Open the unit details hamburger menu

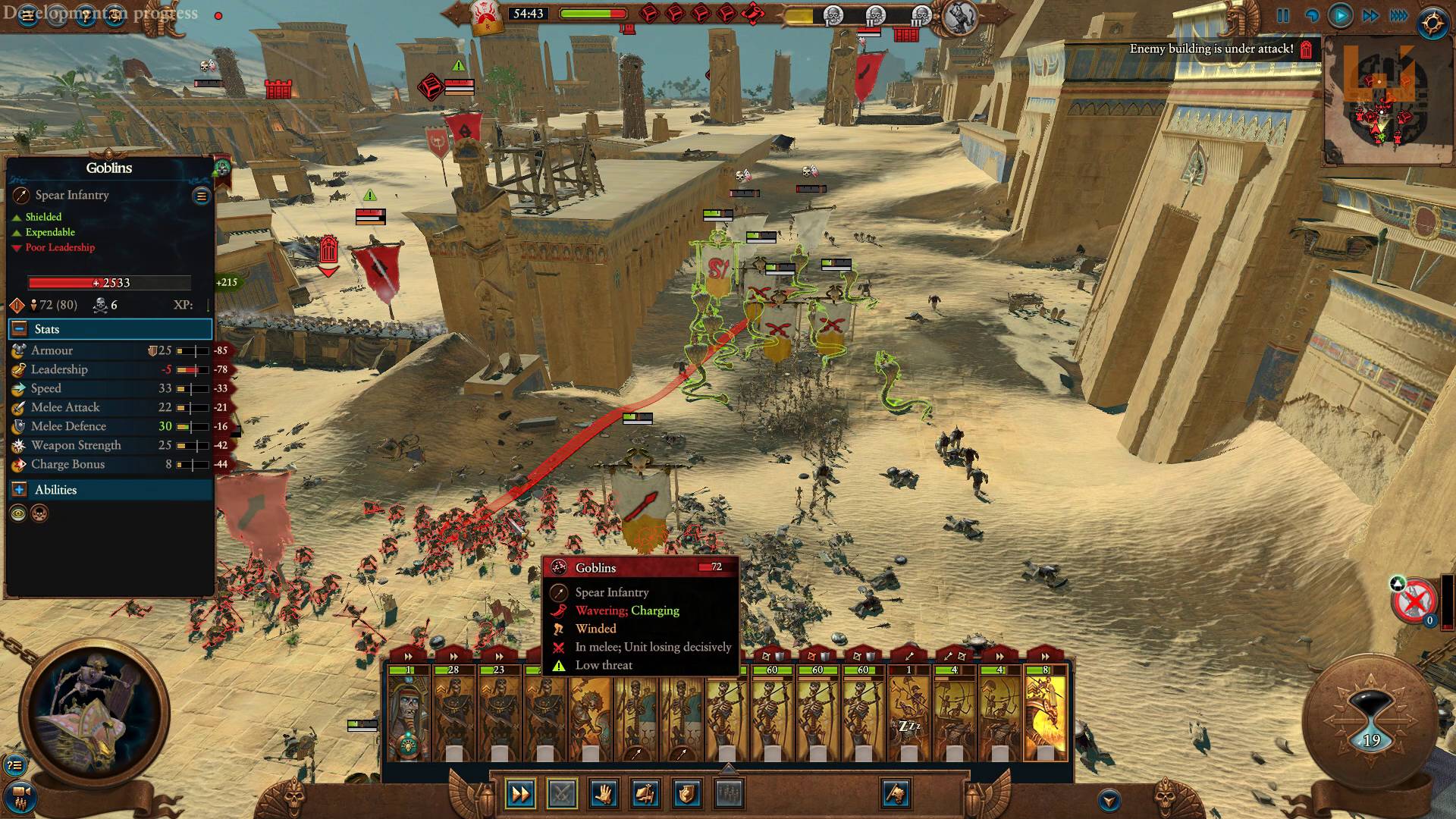[201, 196]
